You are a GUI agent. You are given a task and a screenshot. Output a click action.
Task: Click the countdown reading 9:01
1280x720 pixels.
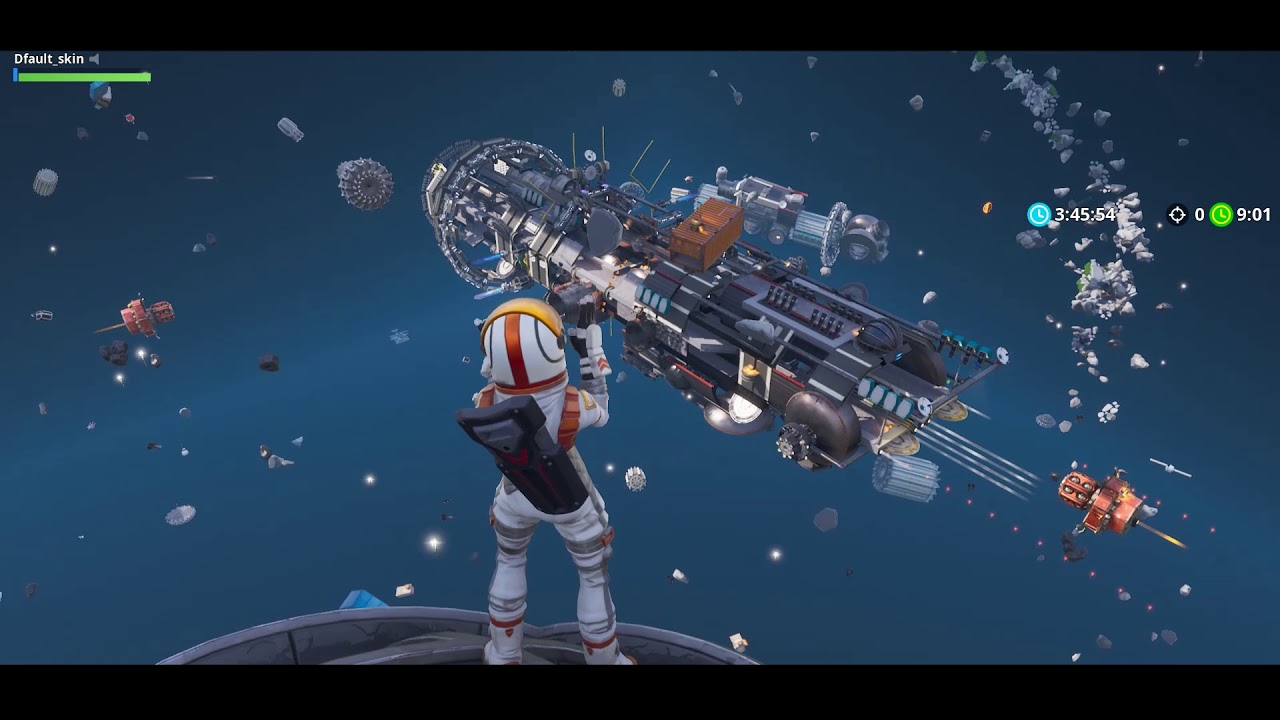tap(1254, 214)
